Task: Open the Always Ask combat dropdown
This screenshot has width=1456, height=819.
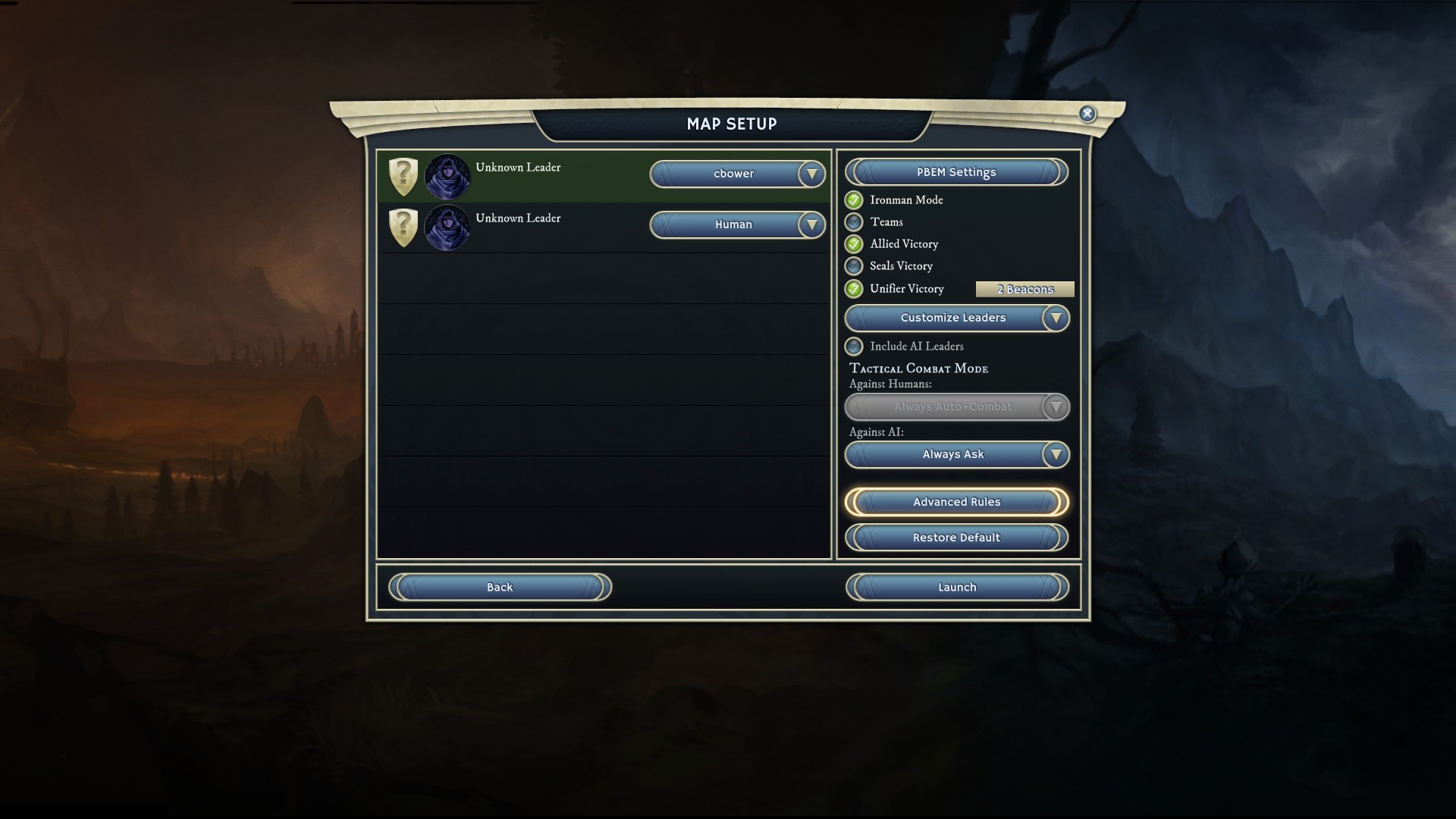Action: click(956, 454)
